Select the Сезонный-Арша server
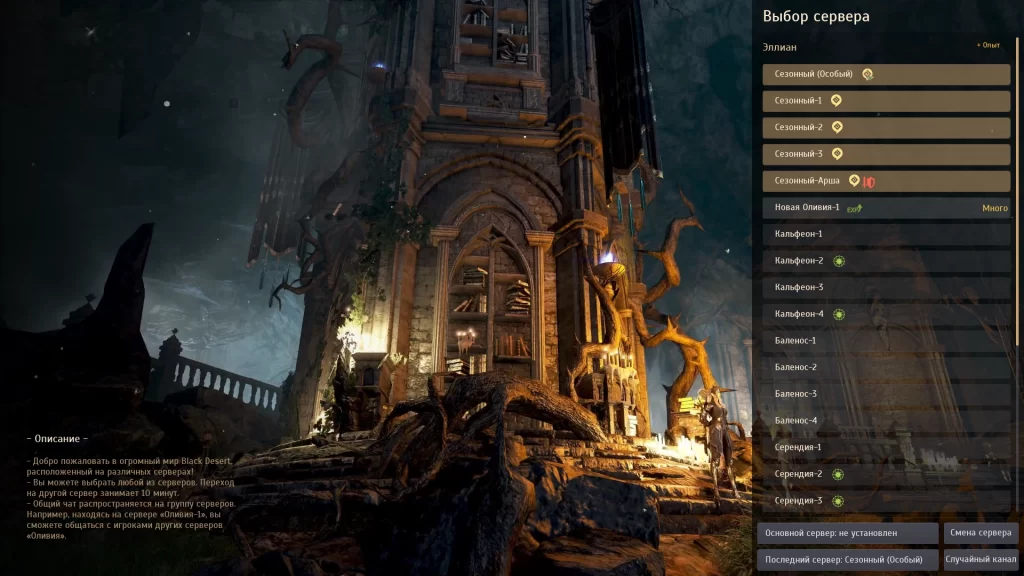 [886, 181]
